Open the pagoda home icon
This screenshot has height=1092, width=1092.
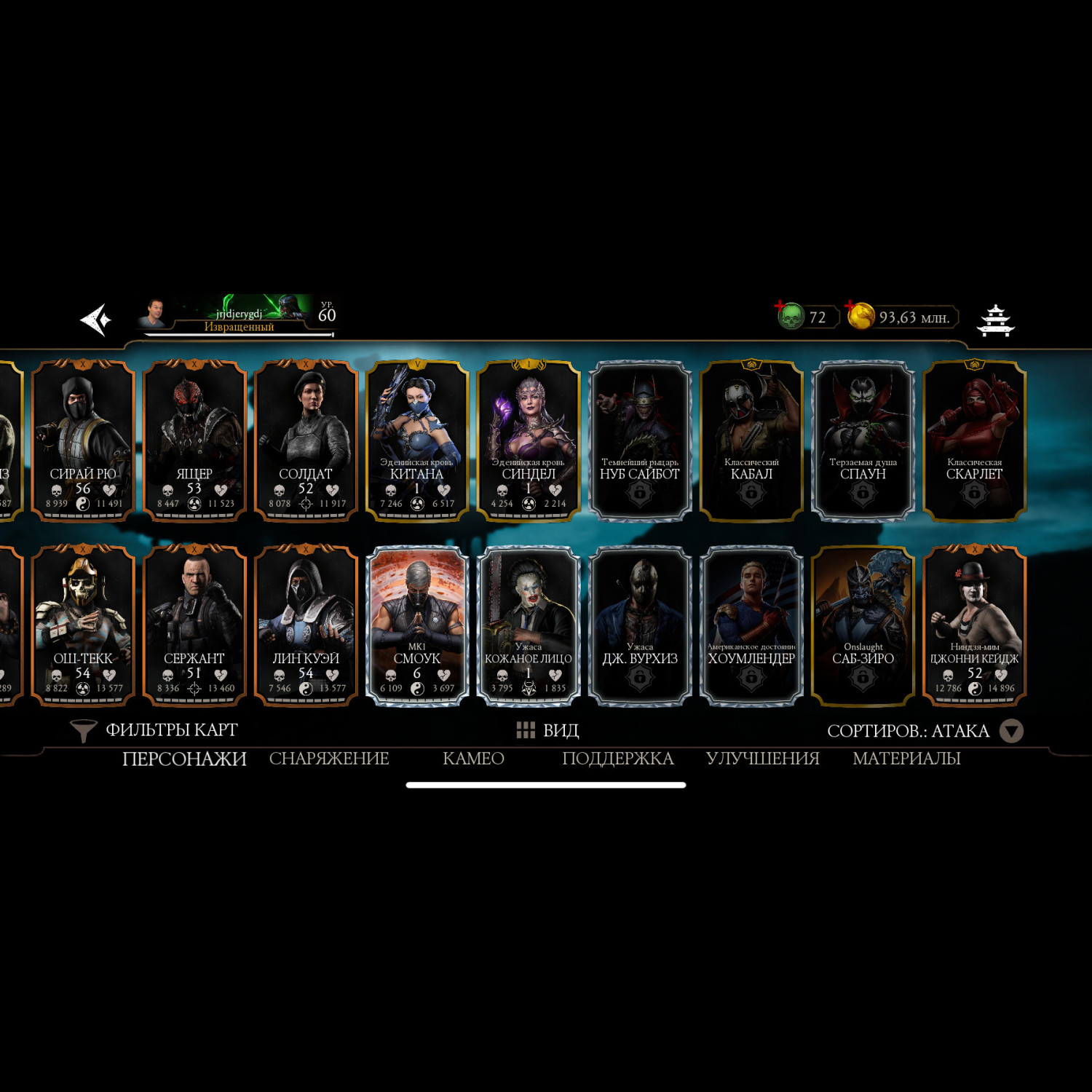(995, 320)
